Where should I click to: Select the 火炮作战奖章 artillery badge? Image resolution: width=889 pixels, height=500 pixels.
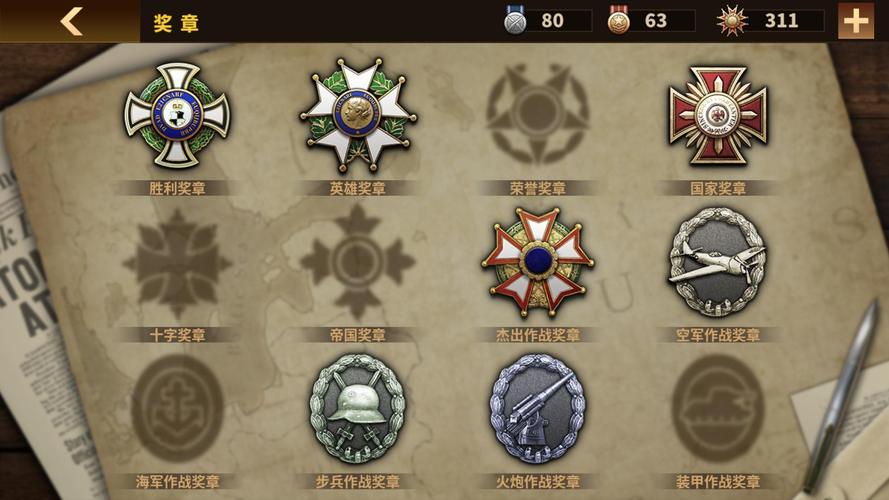[x=537, y=408]
